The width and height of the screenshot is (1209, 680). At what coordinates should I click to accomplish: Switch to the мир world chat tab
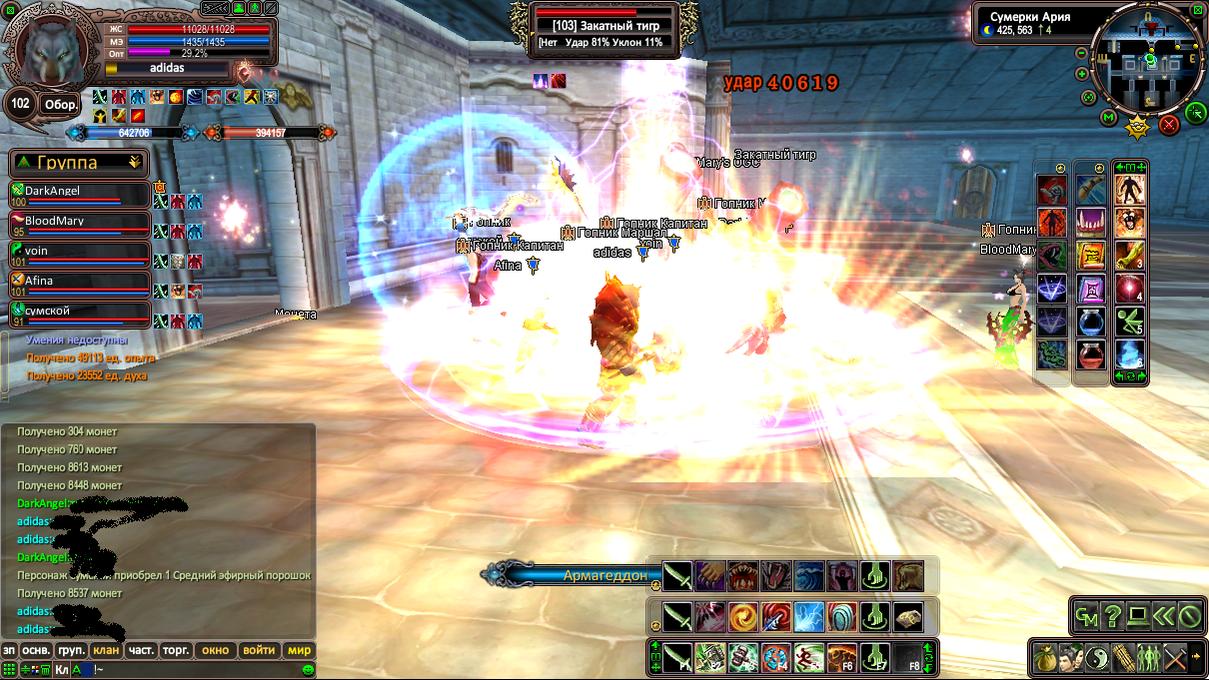299,650
